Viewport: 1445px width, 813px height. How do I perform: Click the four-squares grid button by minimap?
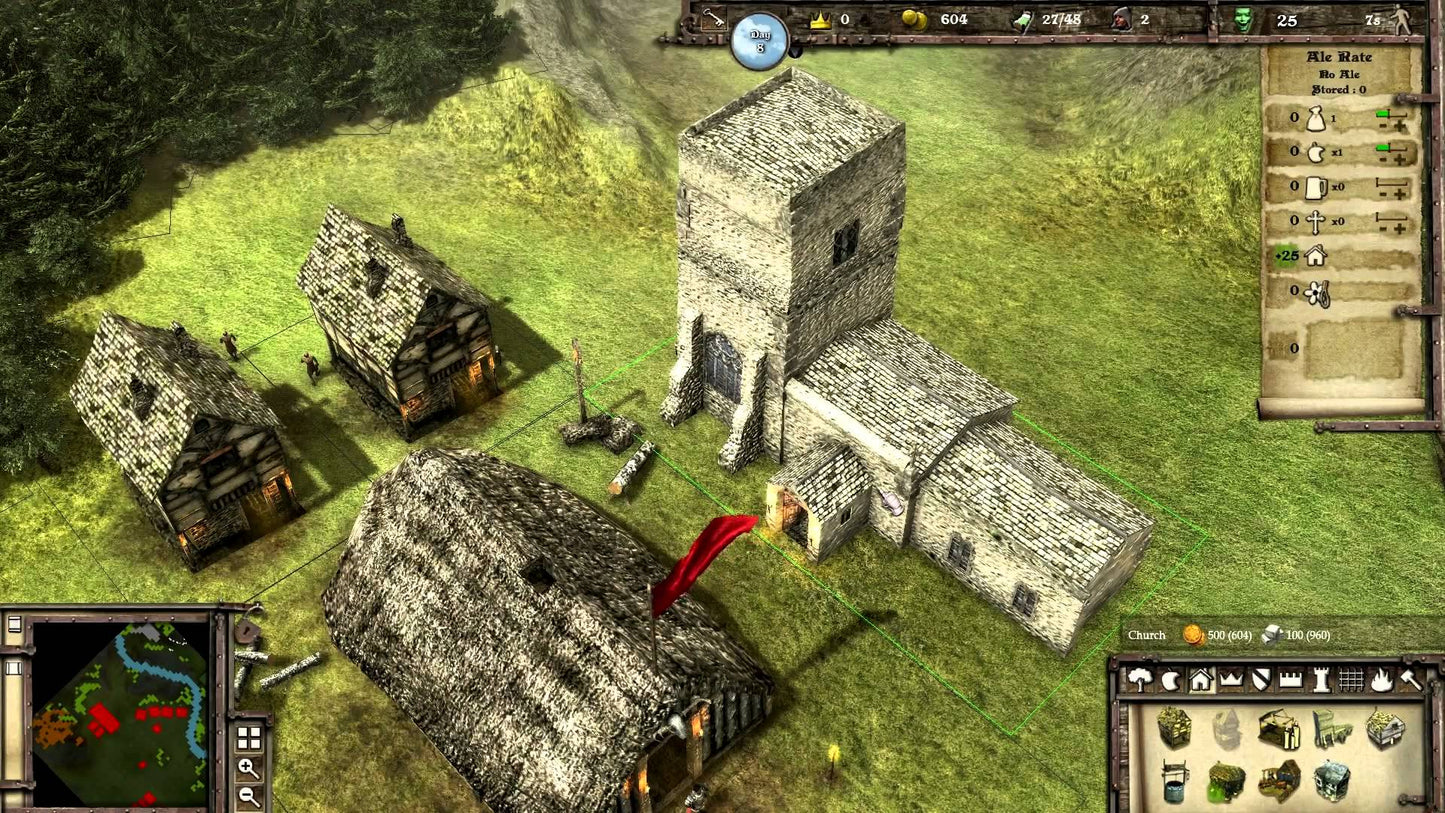click(x=249, y=739)
